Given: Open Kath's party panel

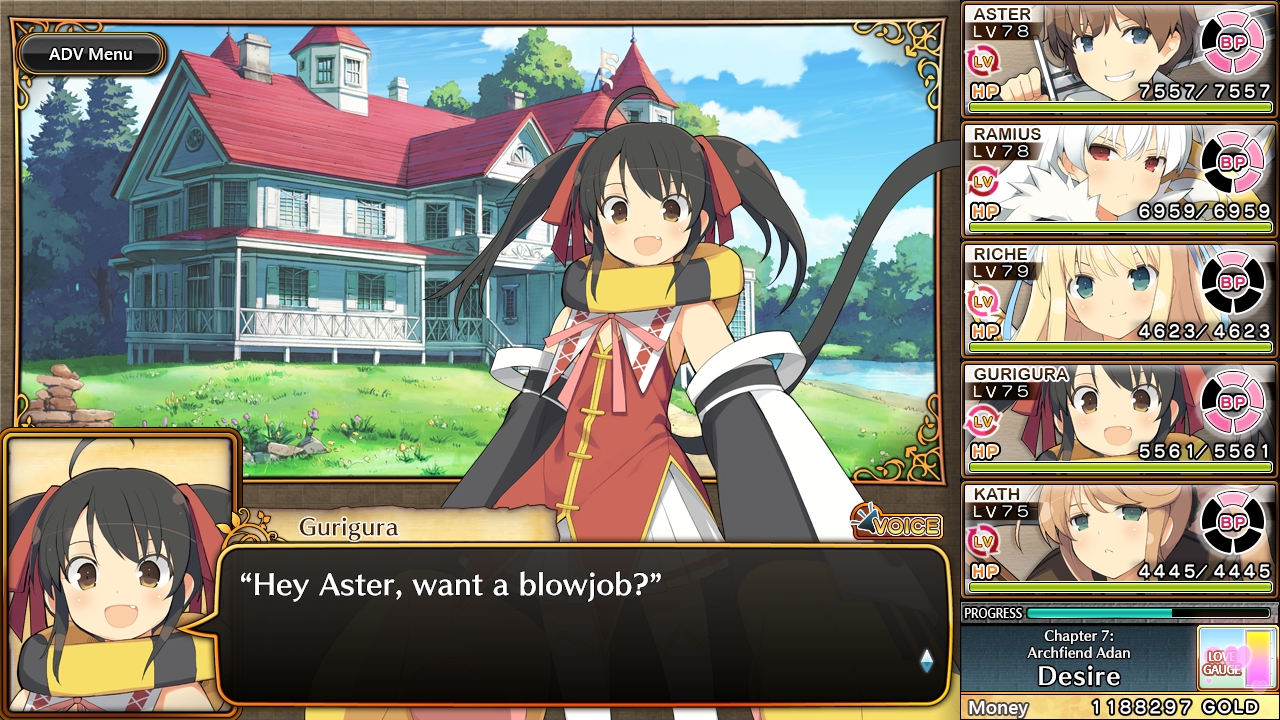Looking at the screenshot, I should click(x=1118, y=540).
